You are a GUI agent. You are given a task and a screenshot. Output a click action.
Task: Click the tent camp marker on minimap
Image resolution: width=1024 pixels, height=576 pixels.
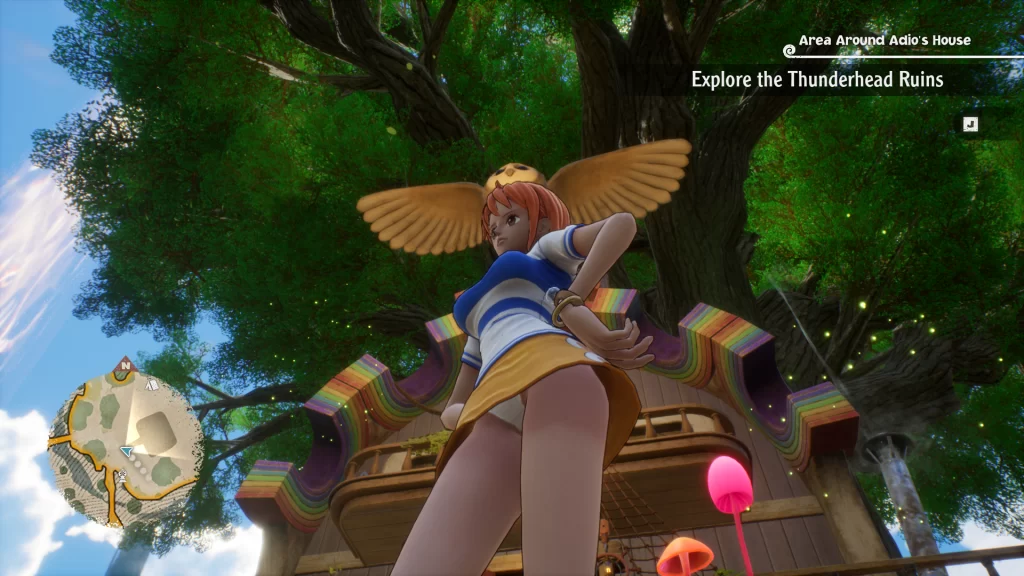[x=151, y=384]
